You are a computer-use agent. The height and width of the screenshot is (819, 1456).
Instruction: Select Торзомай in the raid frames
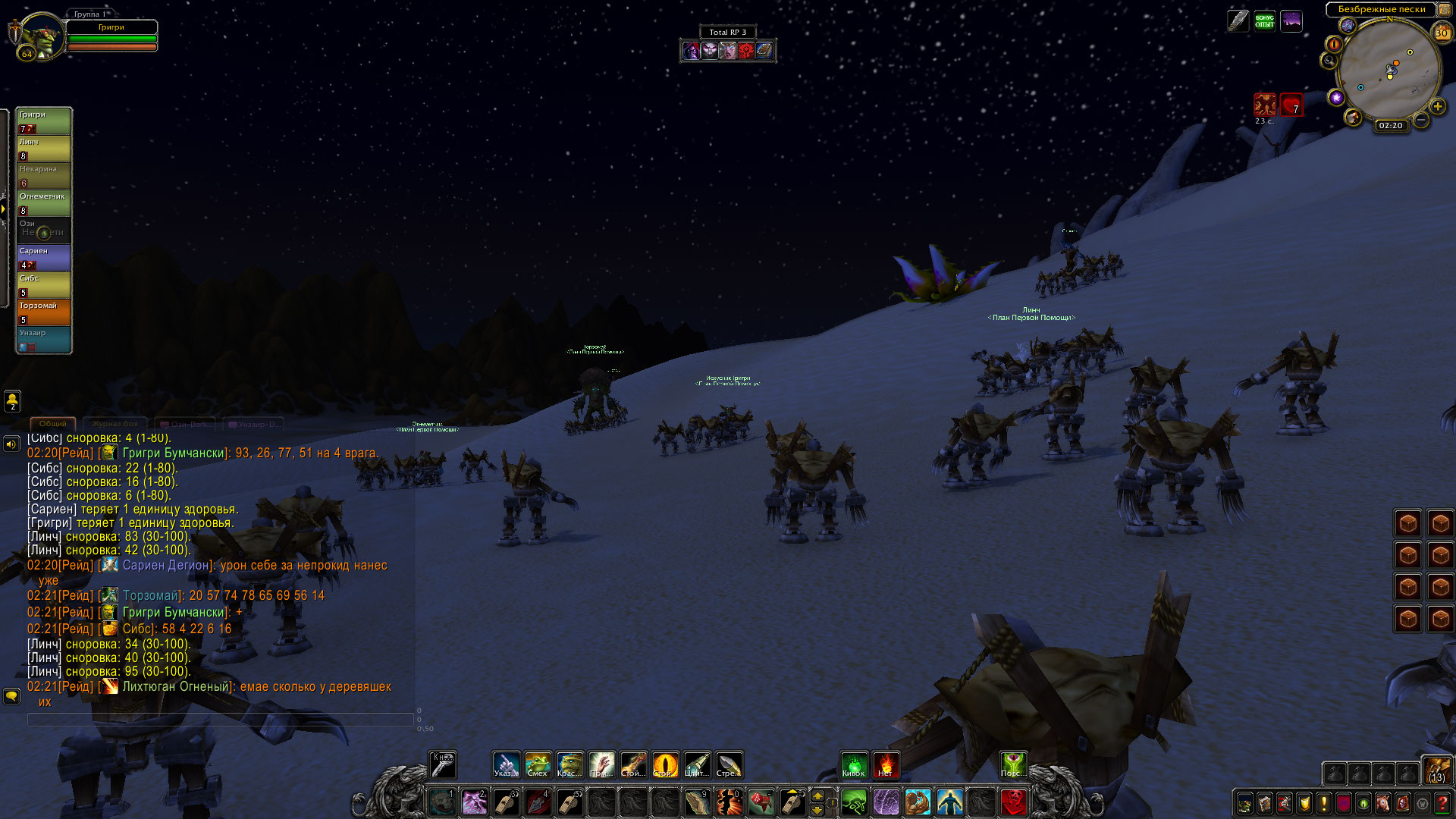[44, 312]
